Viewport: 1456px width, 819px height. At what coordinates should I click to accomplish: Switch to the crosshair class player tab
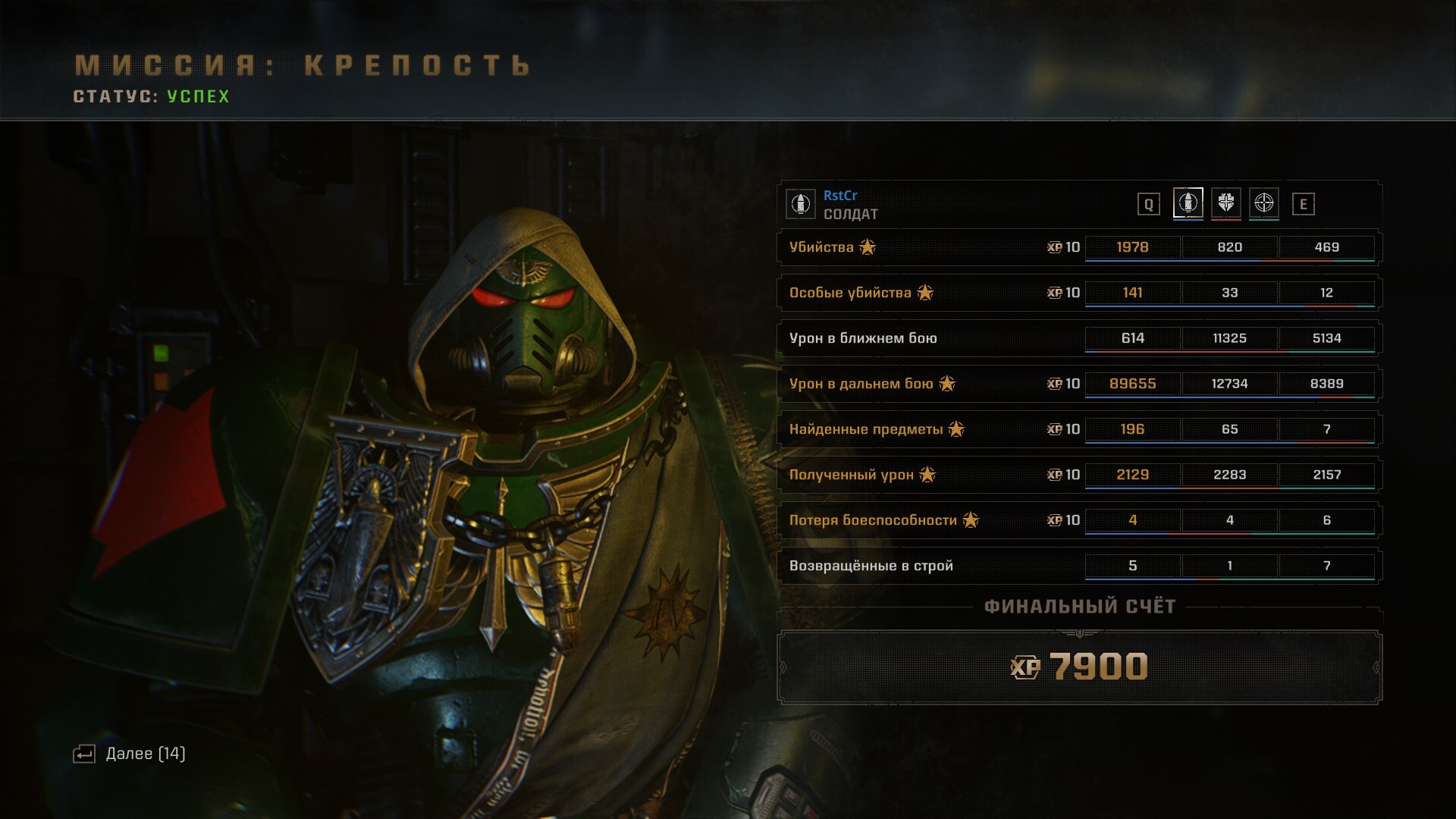[1263, 203]
